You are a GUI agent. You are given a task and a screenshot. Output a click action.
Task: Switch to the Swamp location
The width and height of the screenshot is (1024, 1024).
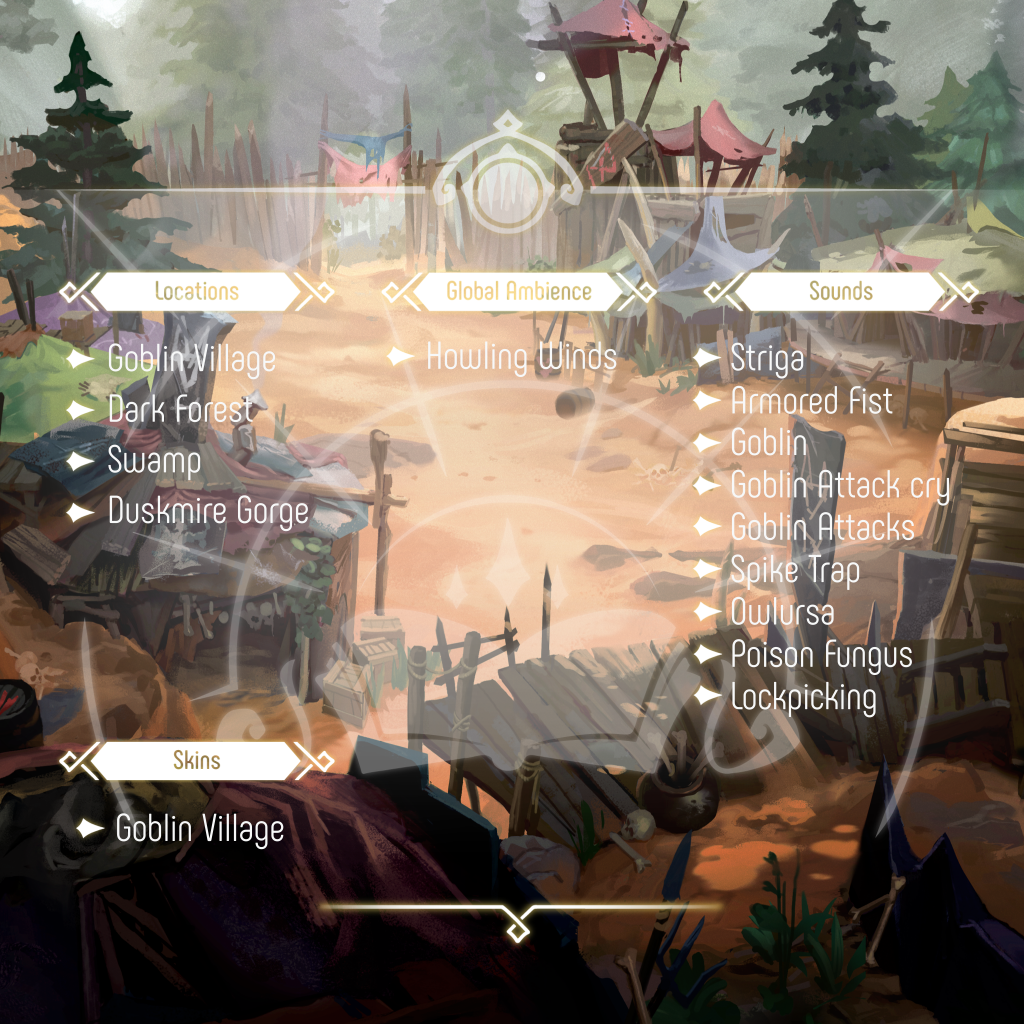pyautogui.click(x=154, y=461)
